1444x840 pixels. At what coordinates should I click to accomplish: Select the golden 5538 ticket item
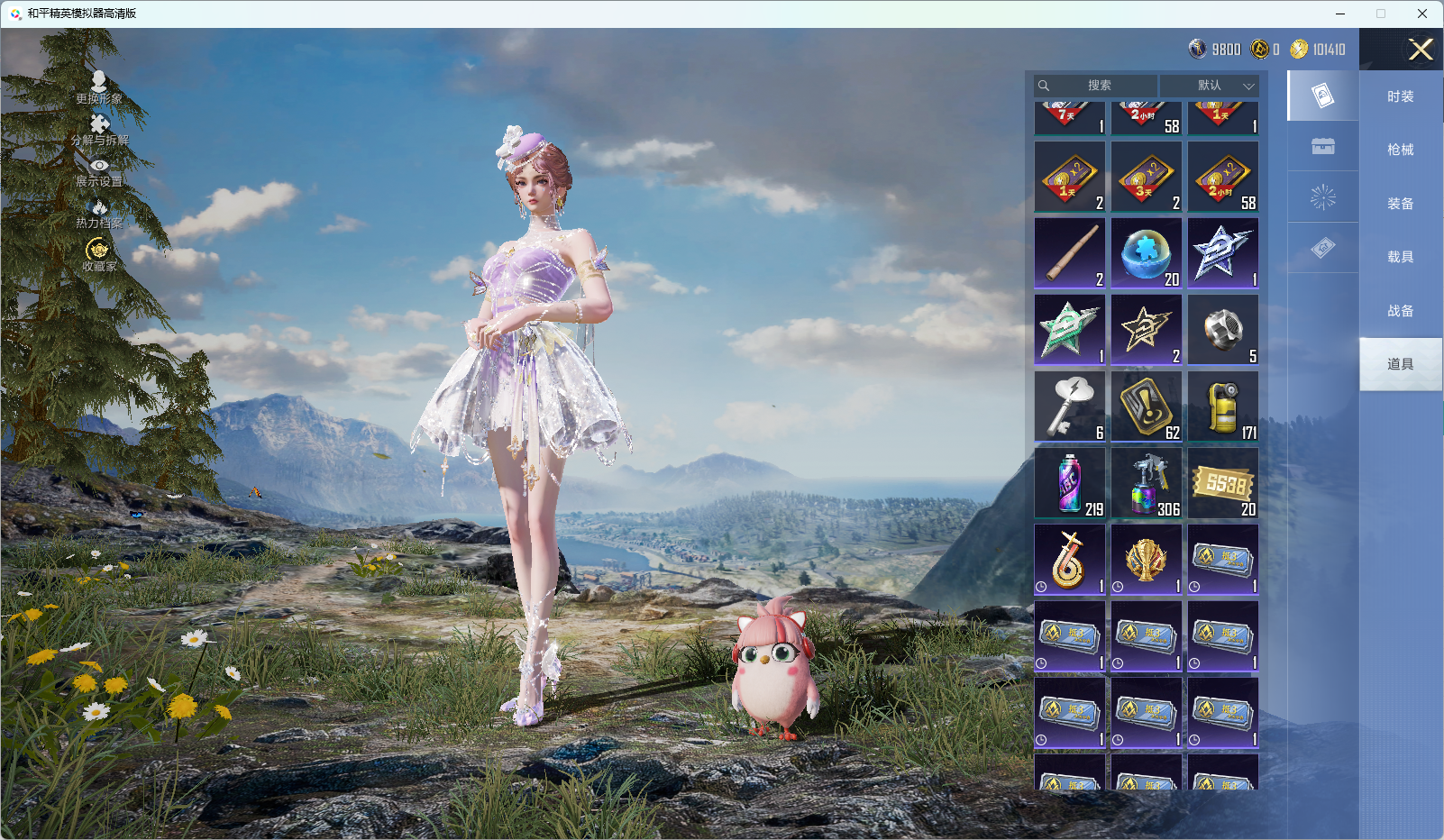click(x=1223, y=483)
